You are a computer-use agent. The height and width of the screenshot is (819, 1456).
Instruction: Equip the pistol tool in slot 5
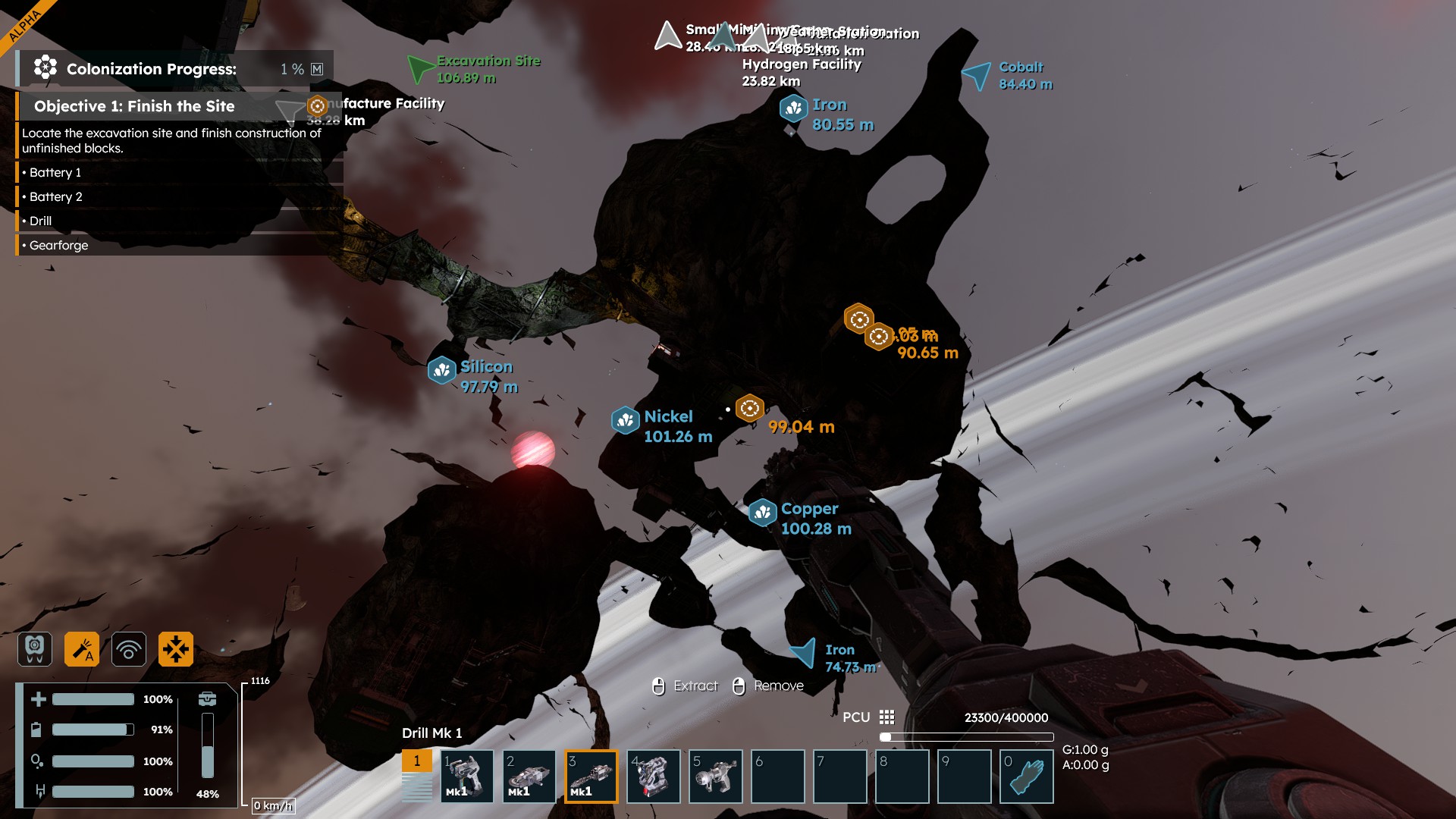coord(715,776)
